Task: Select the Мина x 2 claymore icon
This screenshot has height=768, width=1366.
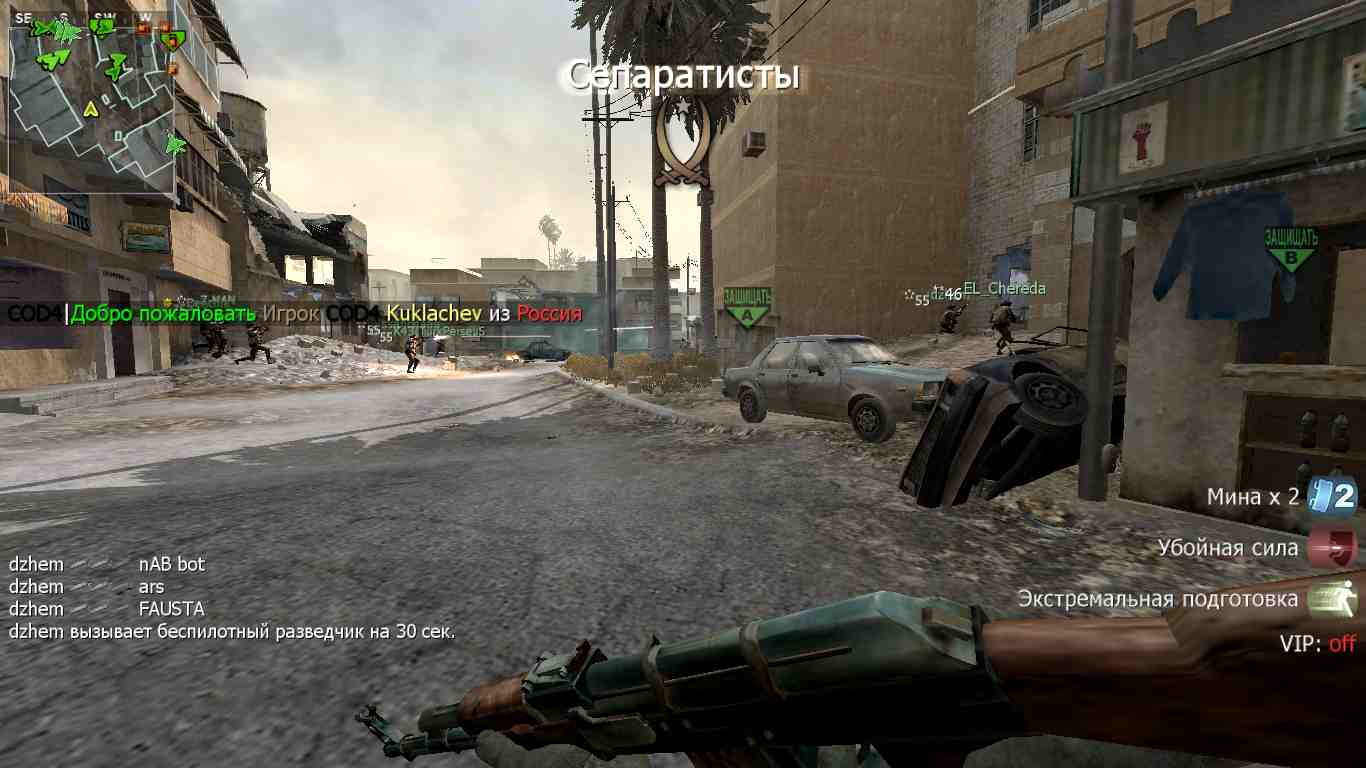Action: (1334, 495)
